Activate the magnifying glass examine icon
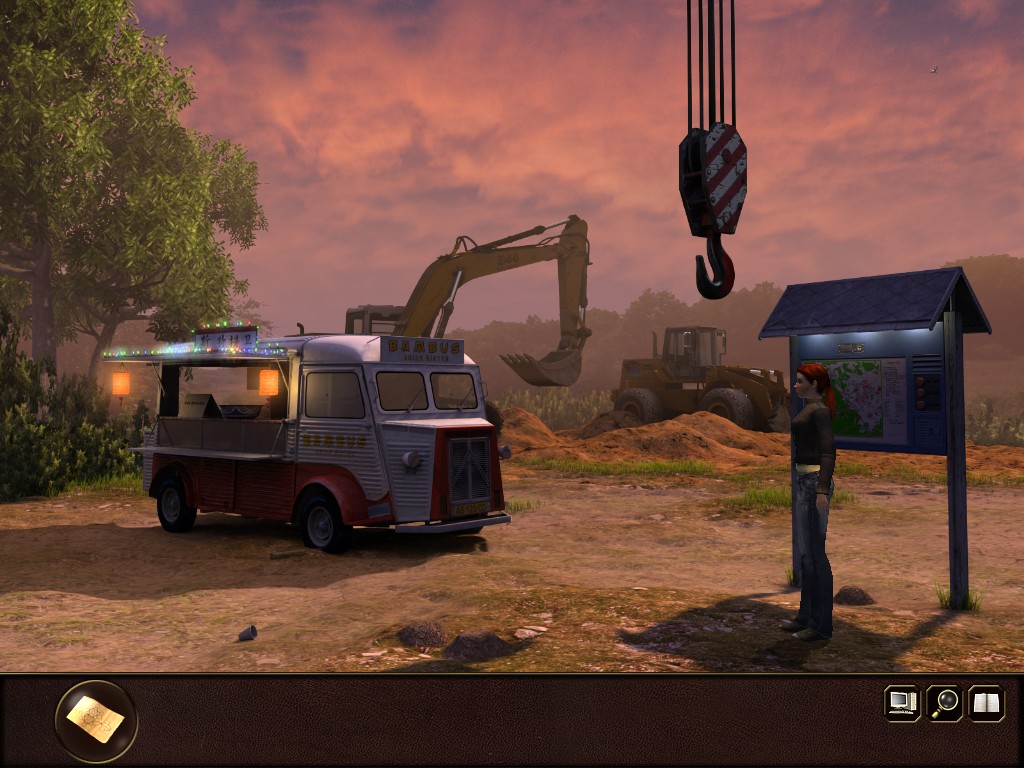Screen dimensions: 1024x768 (944, 702)
